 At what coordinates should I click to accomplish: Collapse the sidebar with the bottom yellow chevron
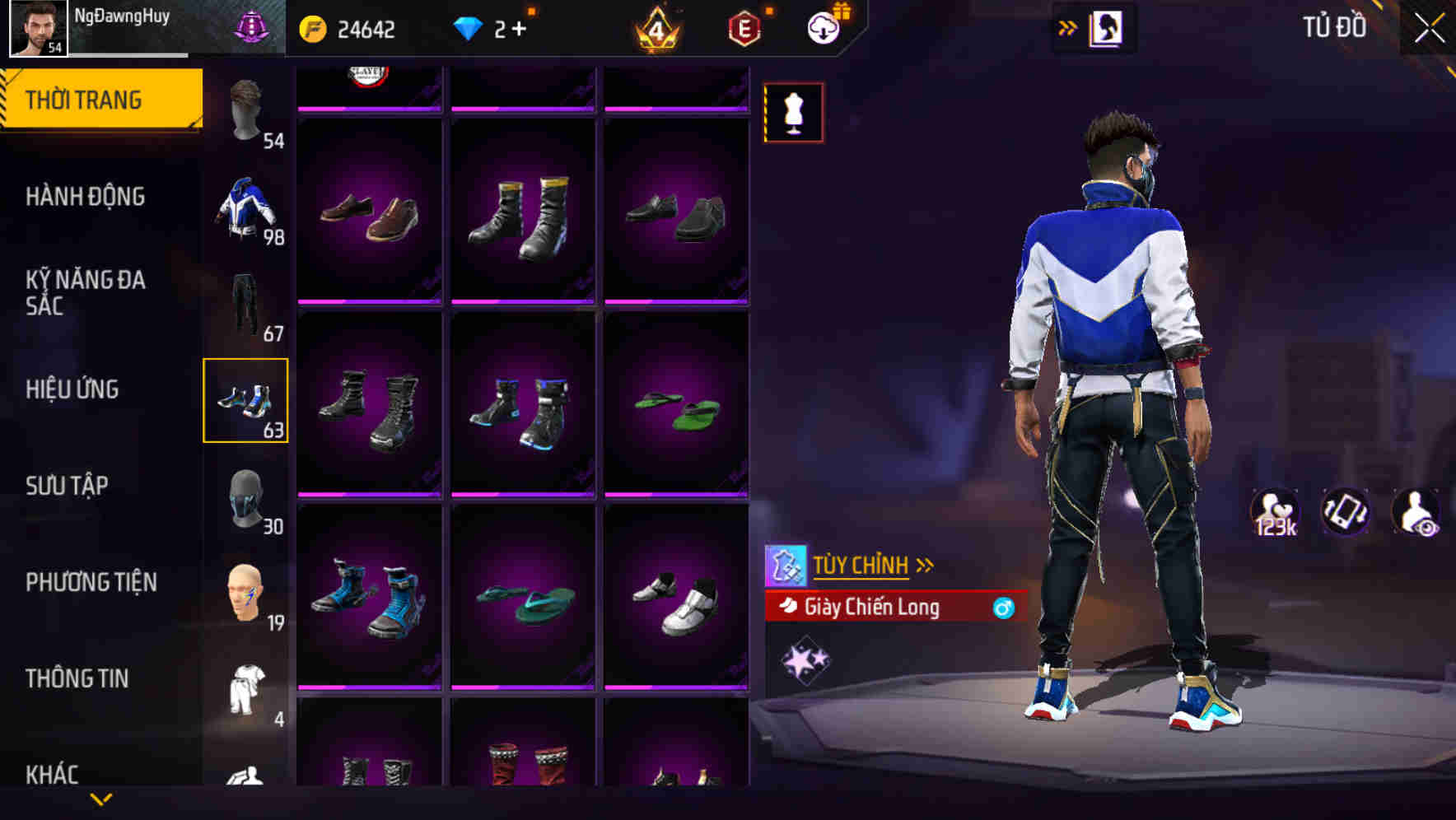pyautogui.click(x=101, y=799)
